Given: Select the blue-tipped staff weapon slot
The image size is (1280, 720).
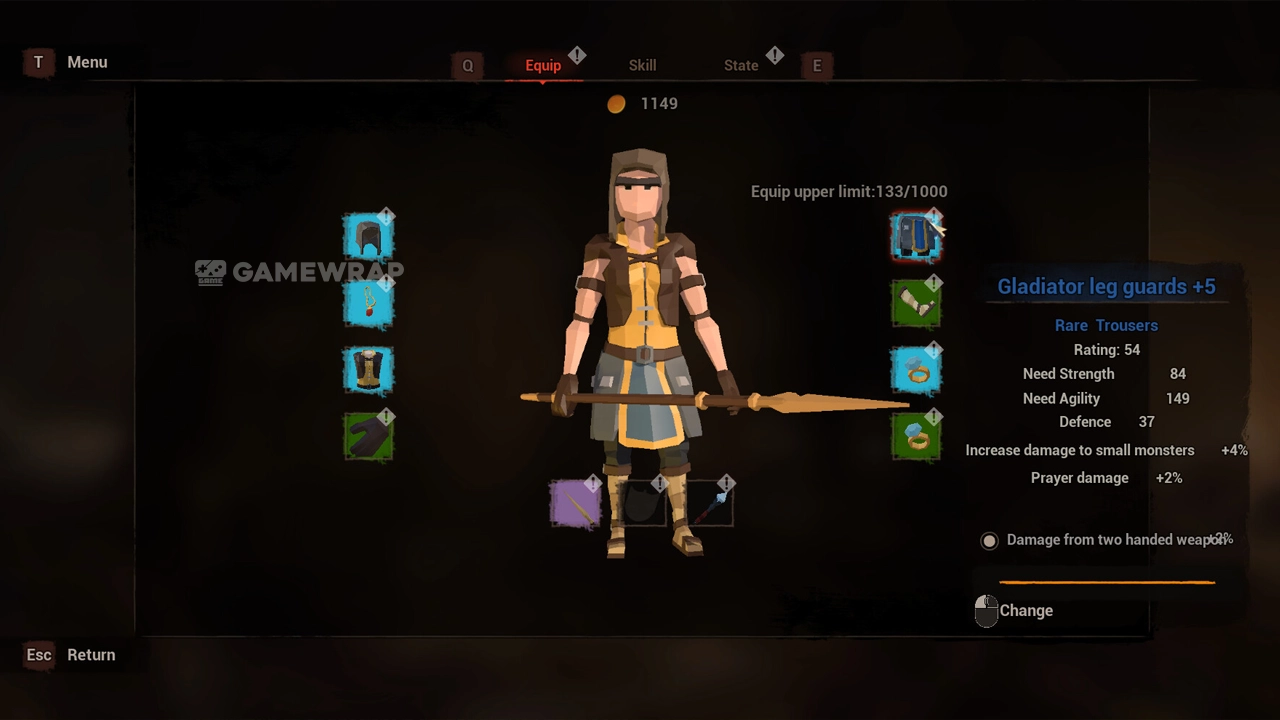Looking at the screenshot, I should click(x=708, y=503).
